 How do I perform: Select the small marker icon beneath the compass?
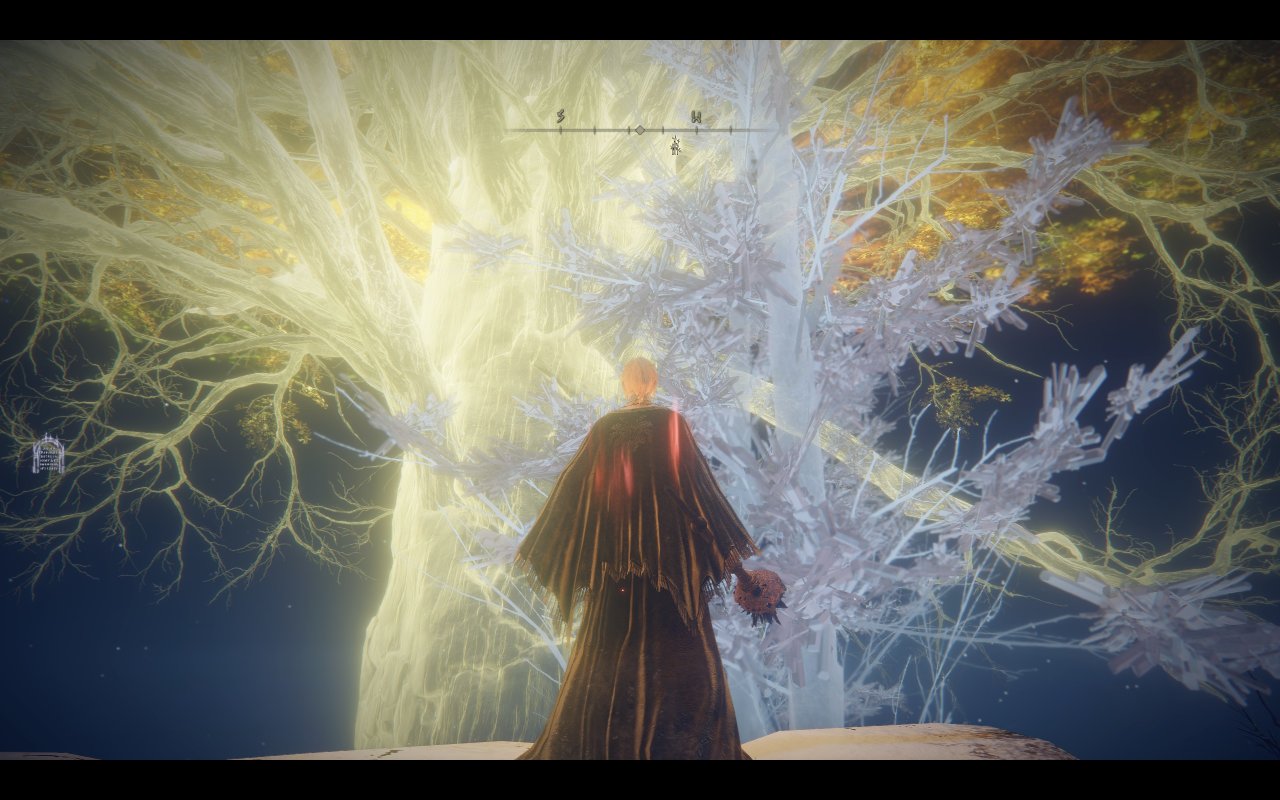coord(677,147)
